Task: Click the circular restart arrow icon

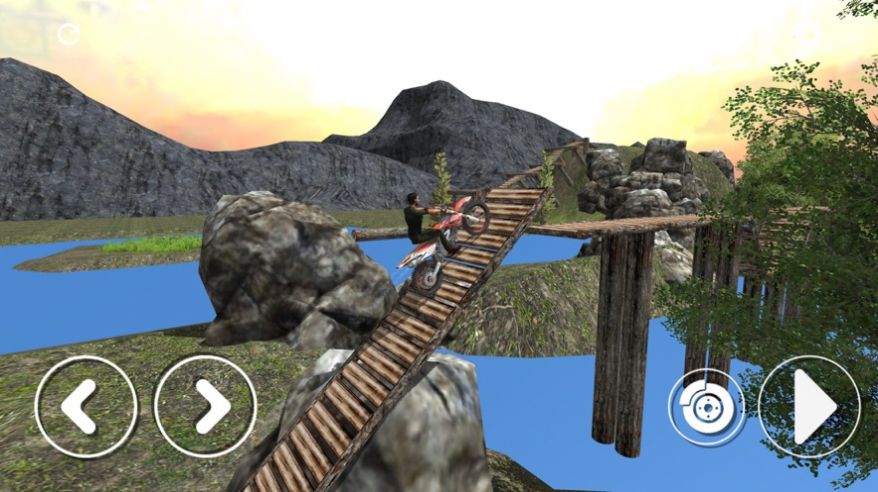Action: [68, 34]
